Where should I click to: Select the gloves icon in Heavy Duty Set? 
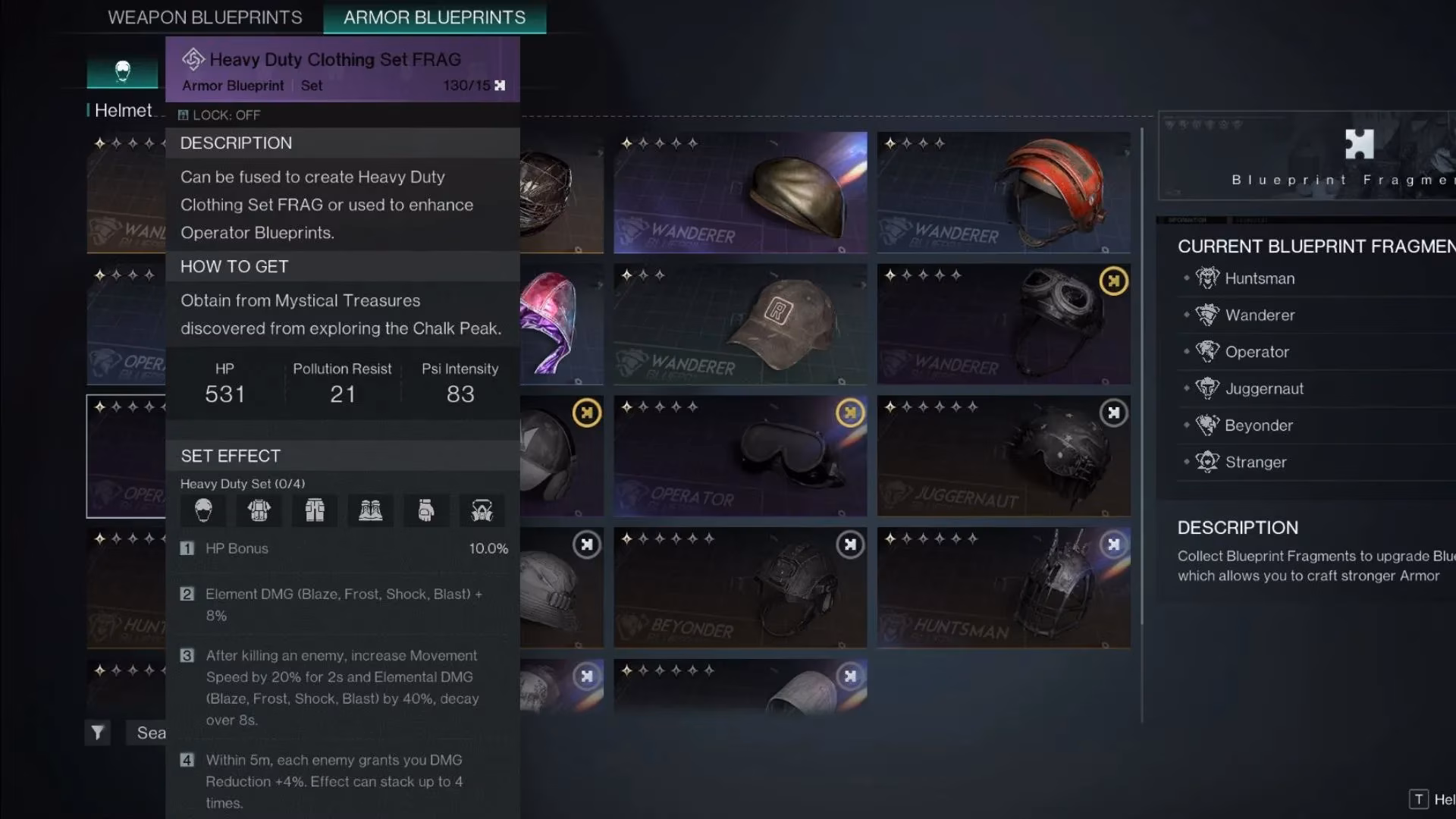(426, 510)
